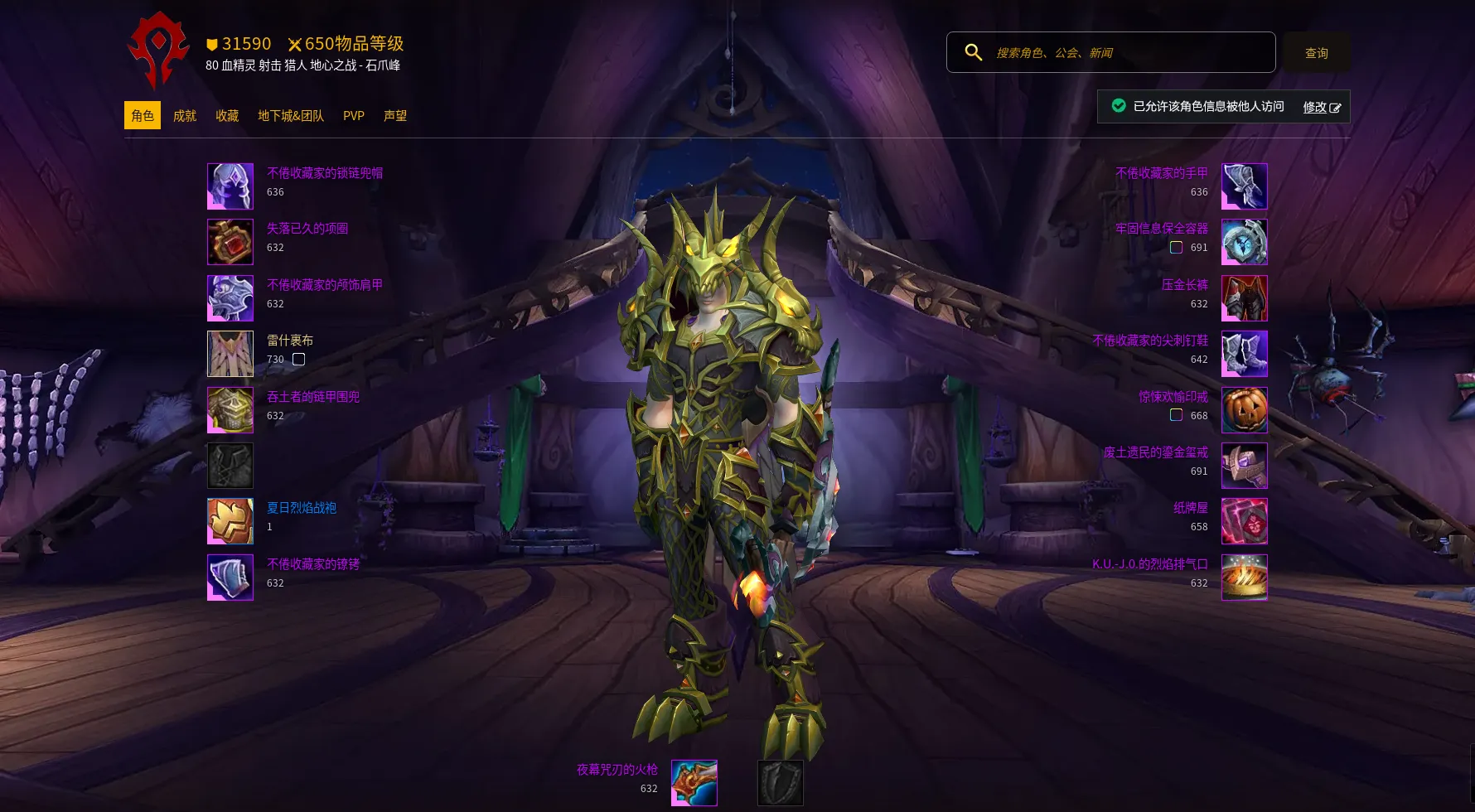This screenshot has height=812, width=1475.
Task: Select the 夏日烈焰战袍 tabard slot
Action: (x=230, y=521)
